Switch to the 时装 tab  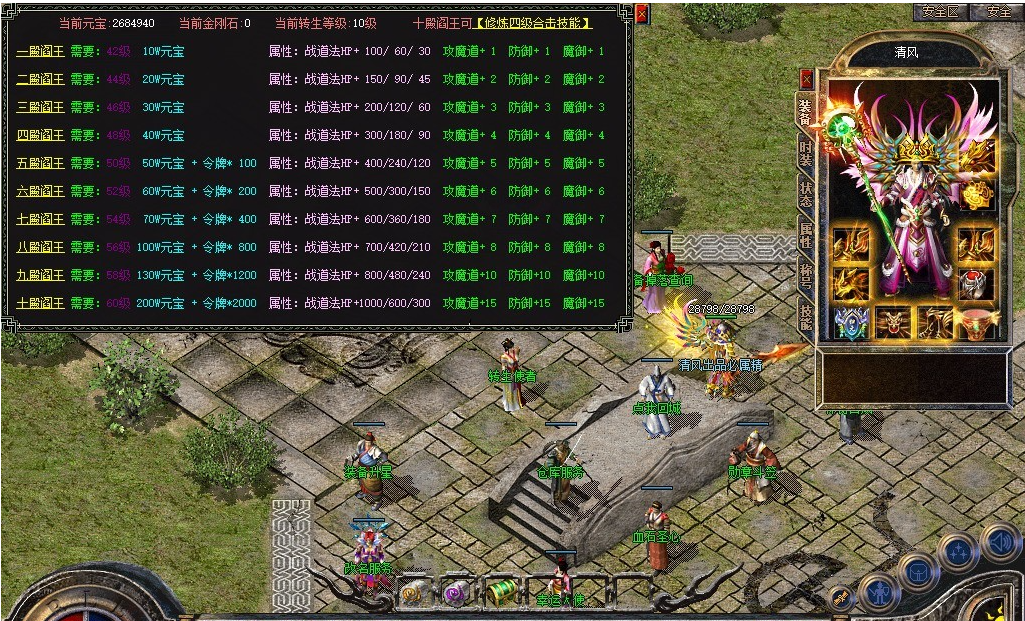point(806,153)
